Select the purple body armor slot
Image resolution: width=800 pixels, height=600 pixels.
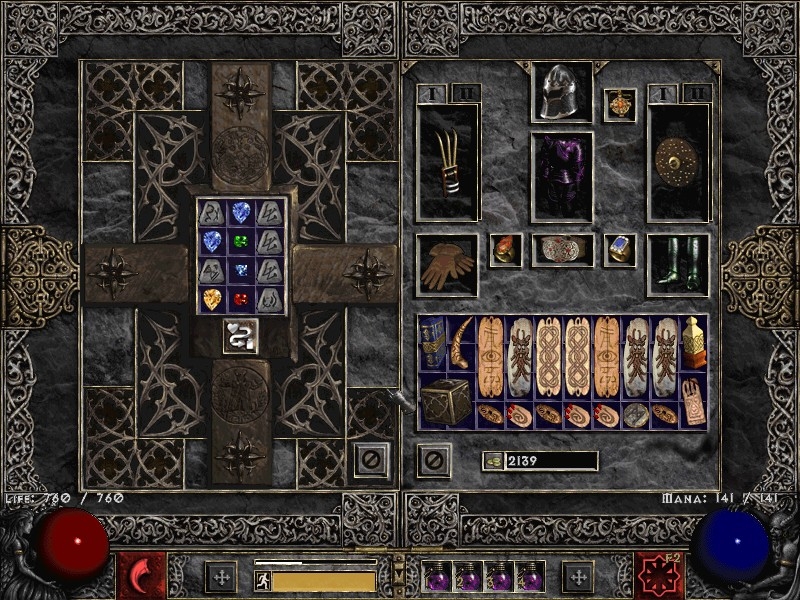561,176
